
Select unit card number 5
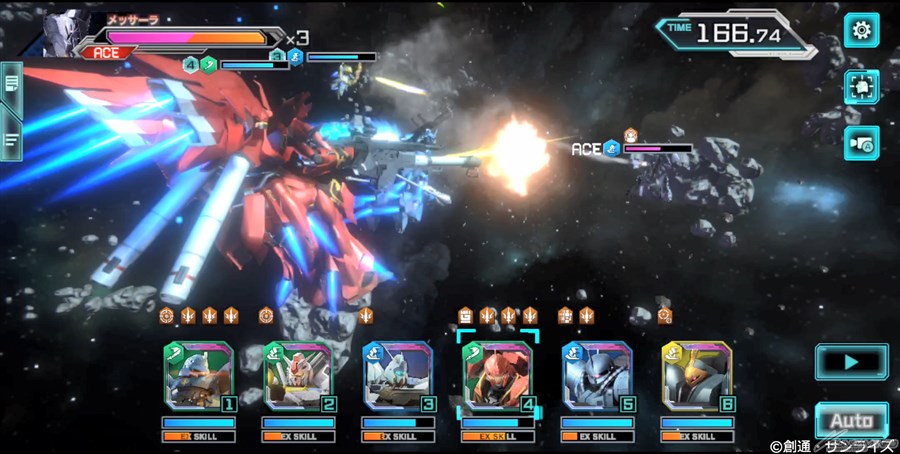pyautogui.click(x=598, y=376)
